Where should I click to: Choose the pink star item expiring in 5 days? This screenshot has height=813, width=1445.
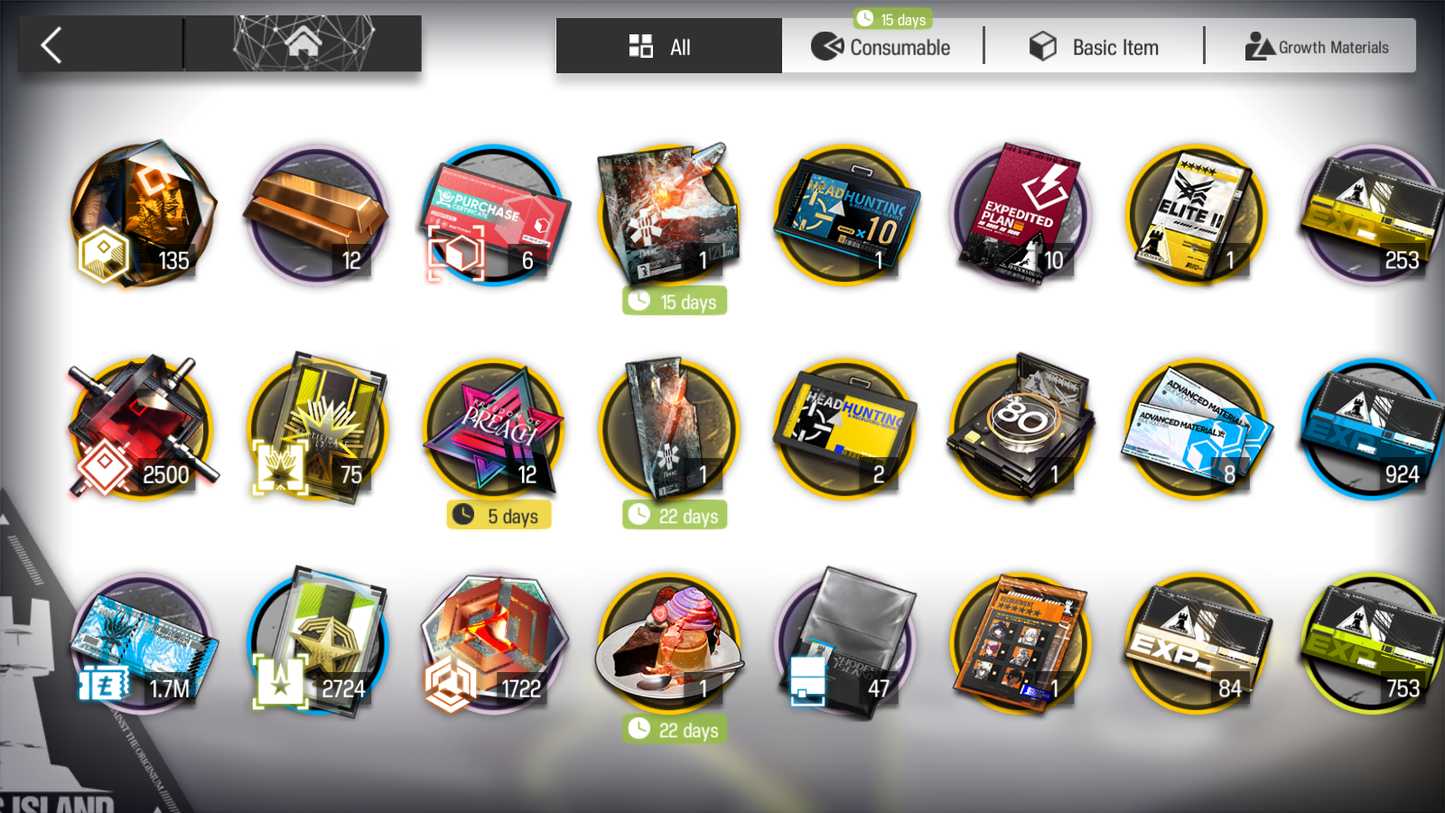[x=494, y=429]
